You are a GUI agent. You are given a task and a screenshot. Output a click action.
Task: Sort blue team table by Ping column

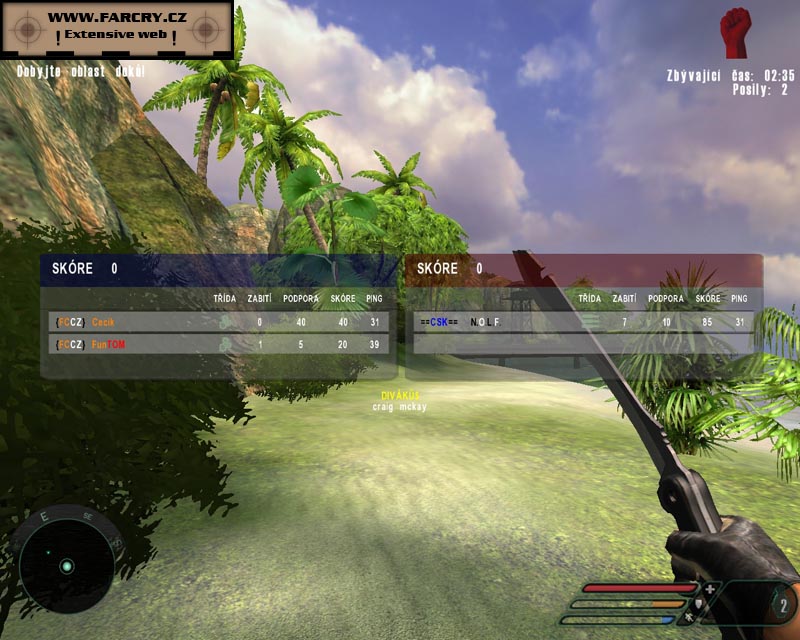click(x=374, y=298)
